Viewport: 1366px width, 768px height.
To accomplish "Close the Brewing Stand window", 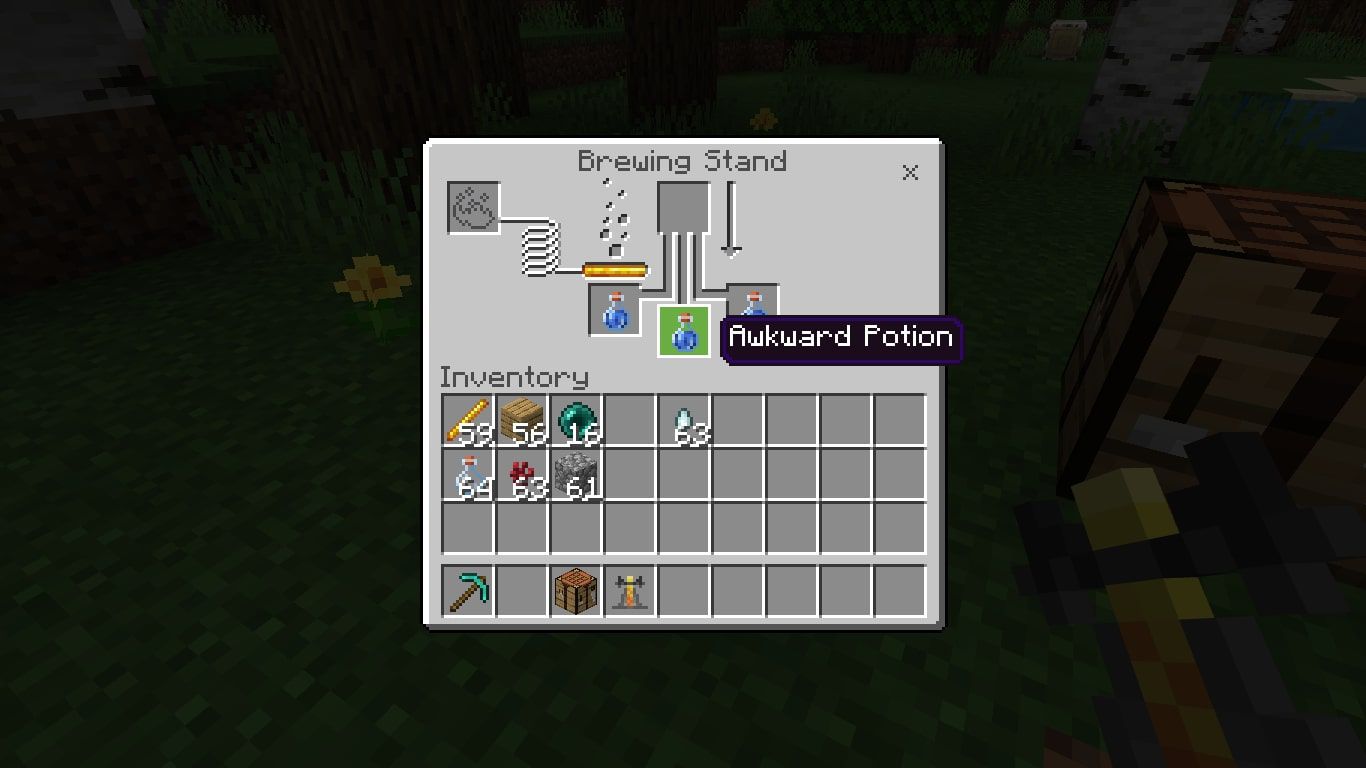I will (x=910, y=172).
